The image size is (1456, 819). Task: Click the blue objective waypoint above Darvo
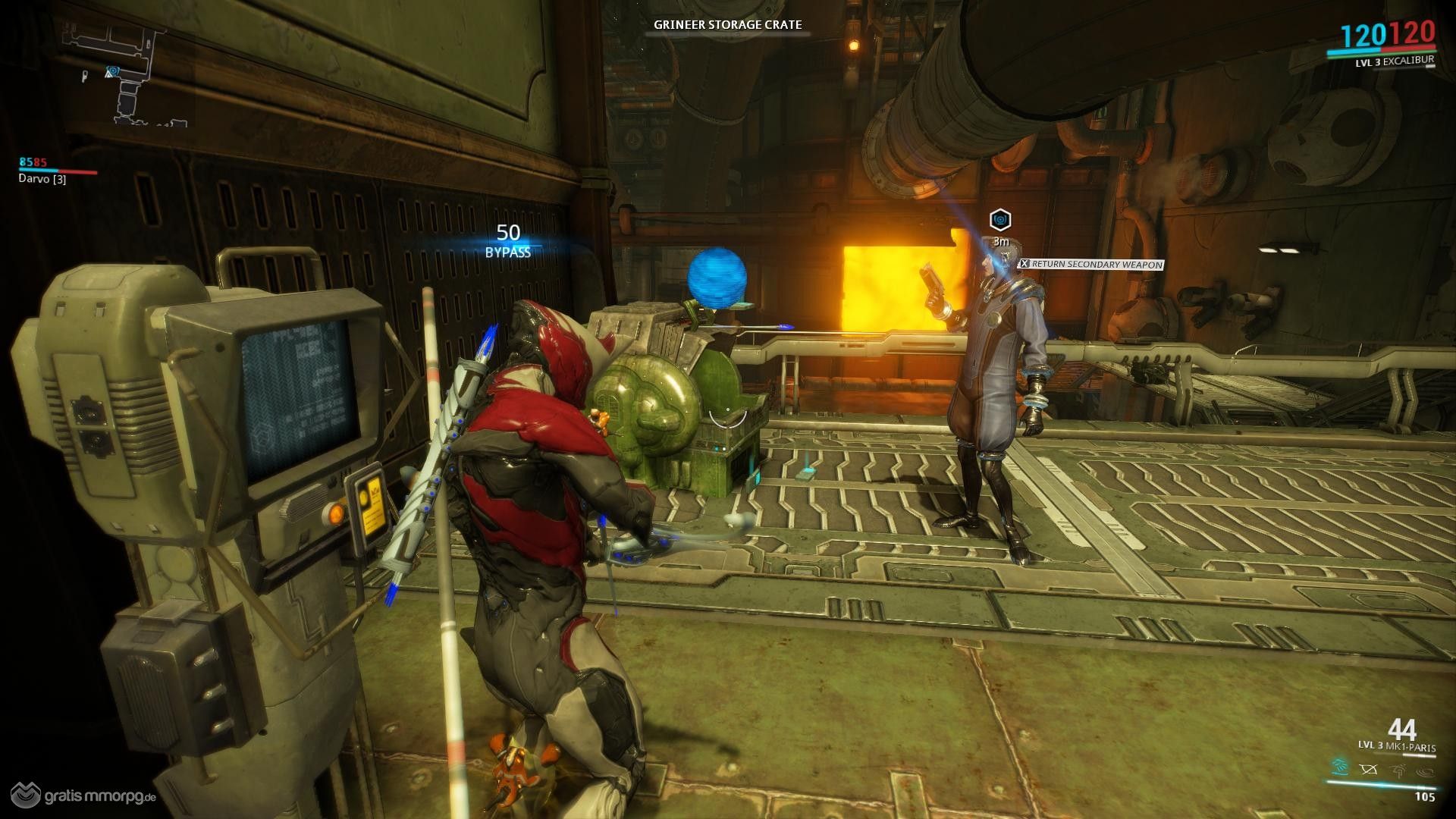(1000, 220)
